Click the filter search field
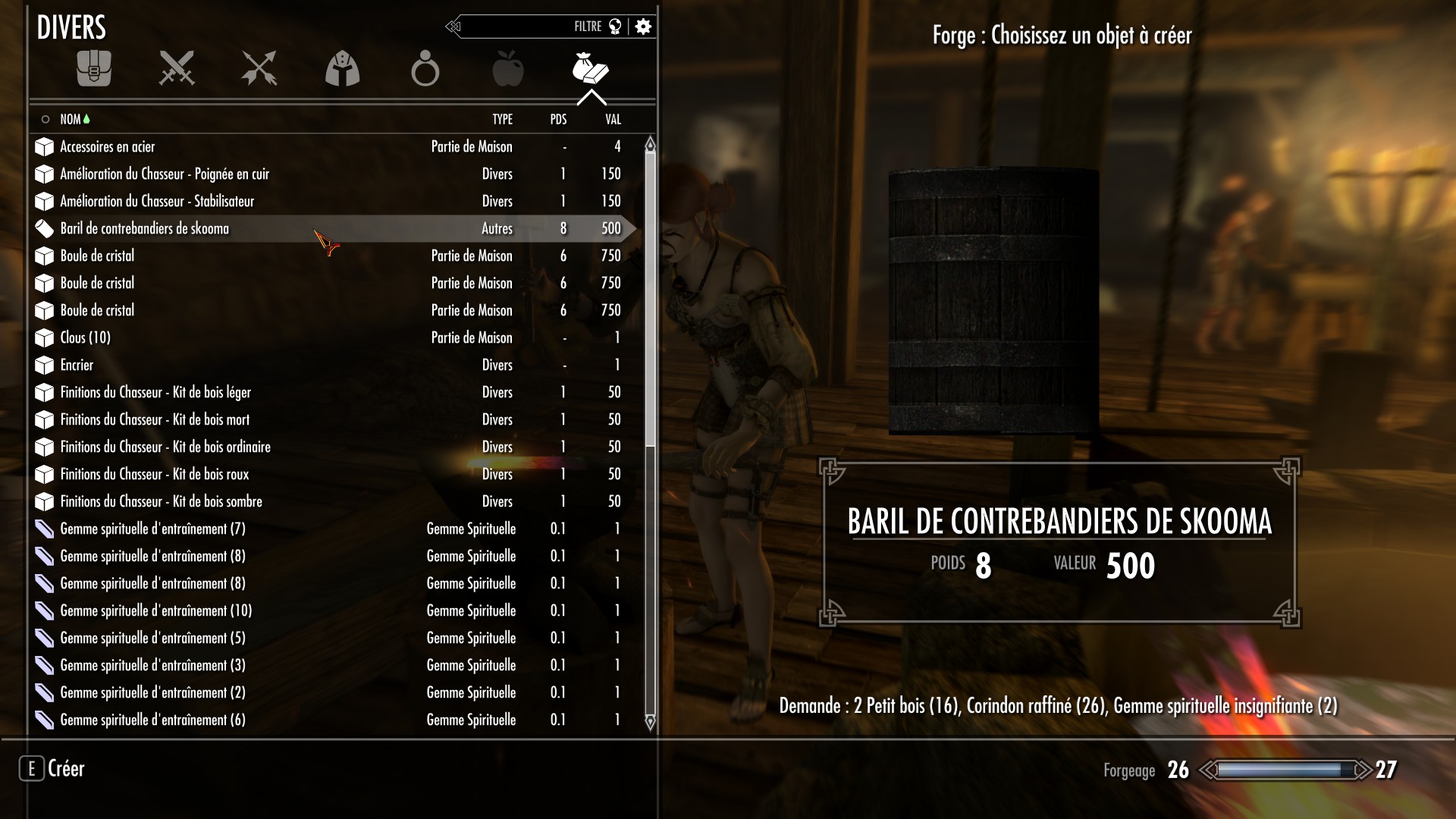 (x=531, y=27)
